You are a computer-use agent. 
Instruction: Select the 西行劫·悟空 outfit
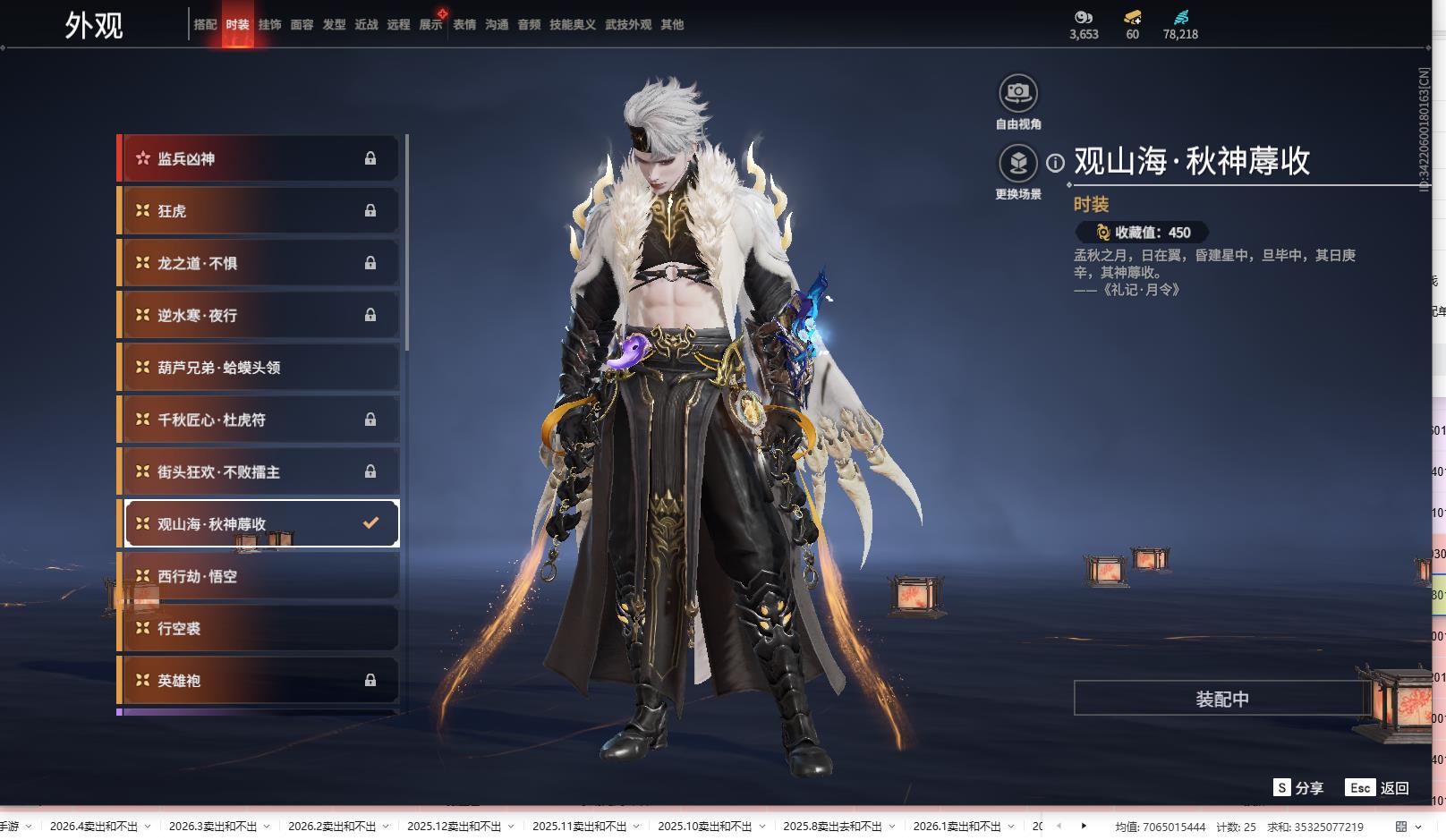[x=259, y=577]
